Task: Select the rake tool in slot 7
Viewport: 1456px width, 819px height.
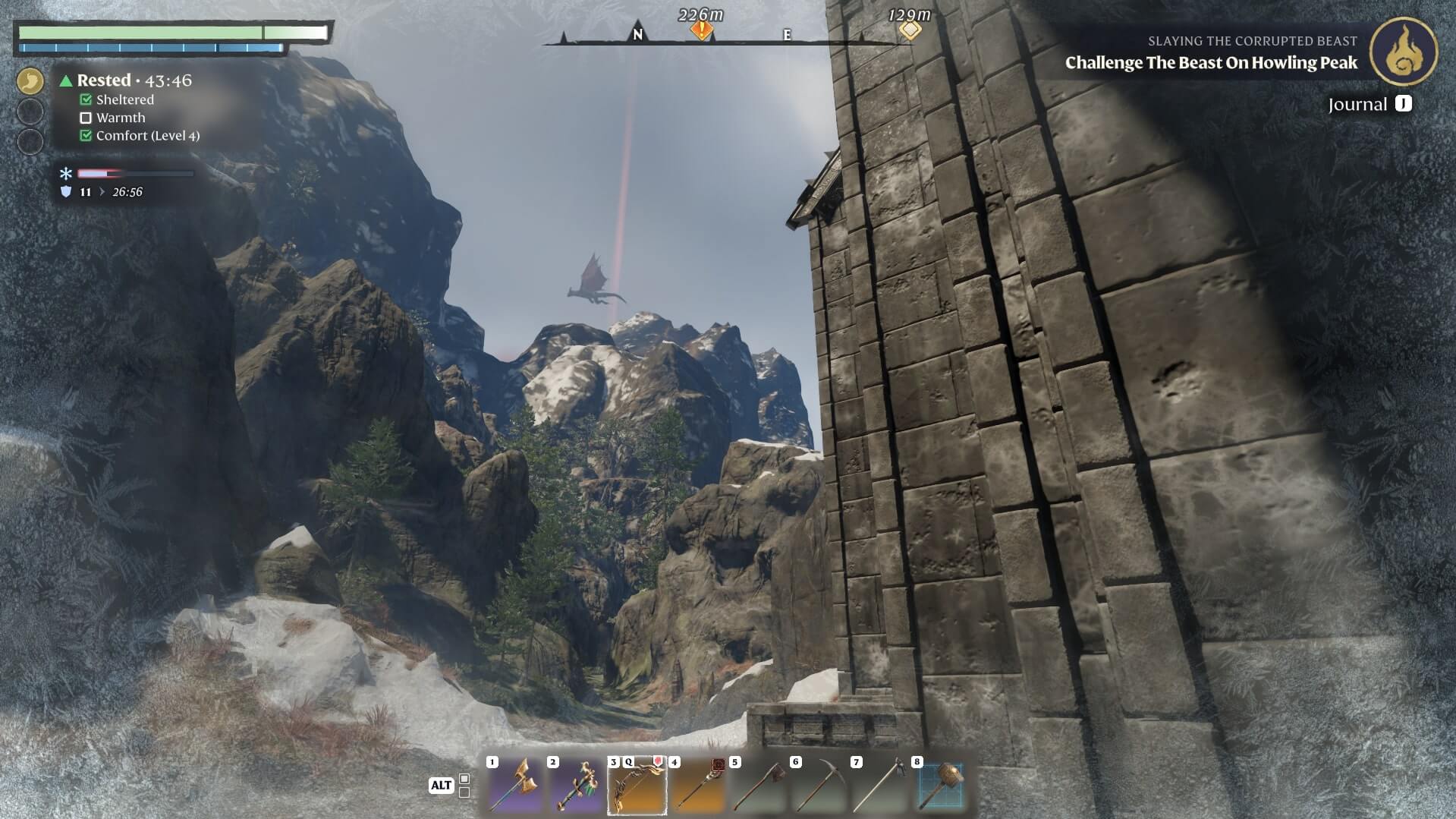Action: (879, 786)
